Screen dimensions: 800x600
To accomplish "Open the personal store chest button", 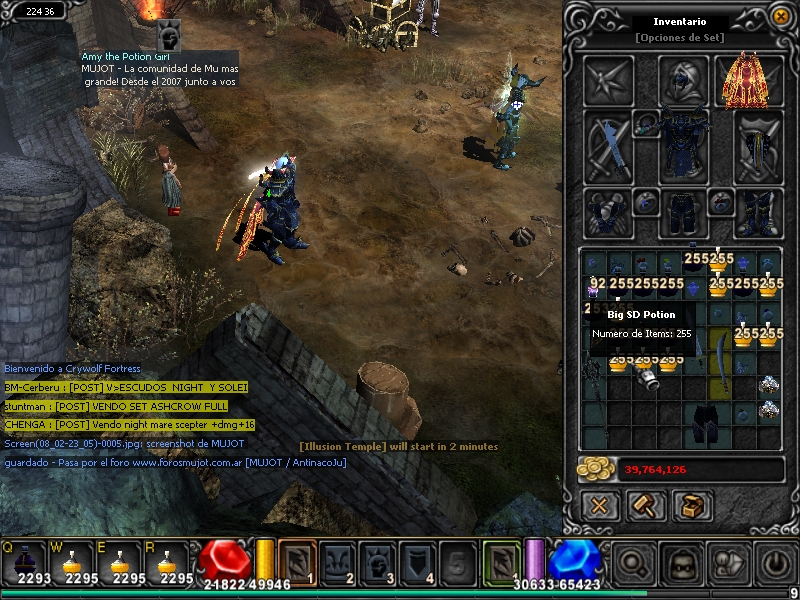I will [692, 506].
